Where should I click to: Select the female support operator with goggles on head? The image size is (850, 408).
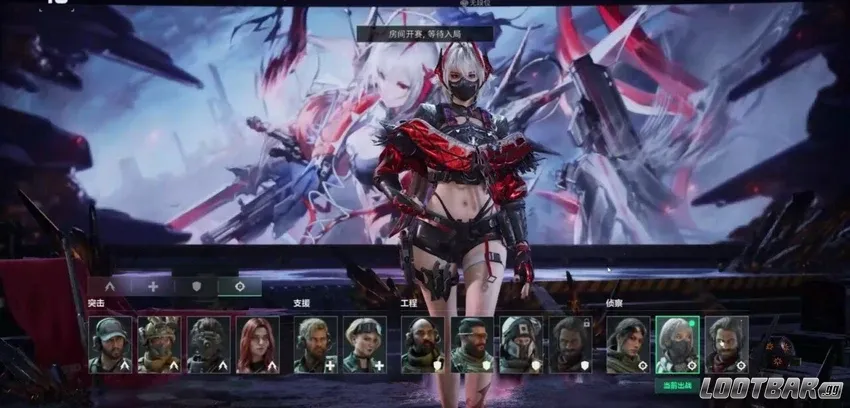click(364, 345)
